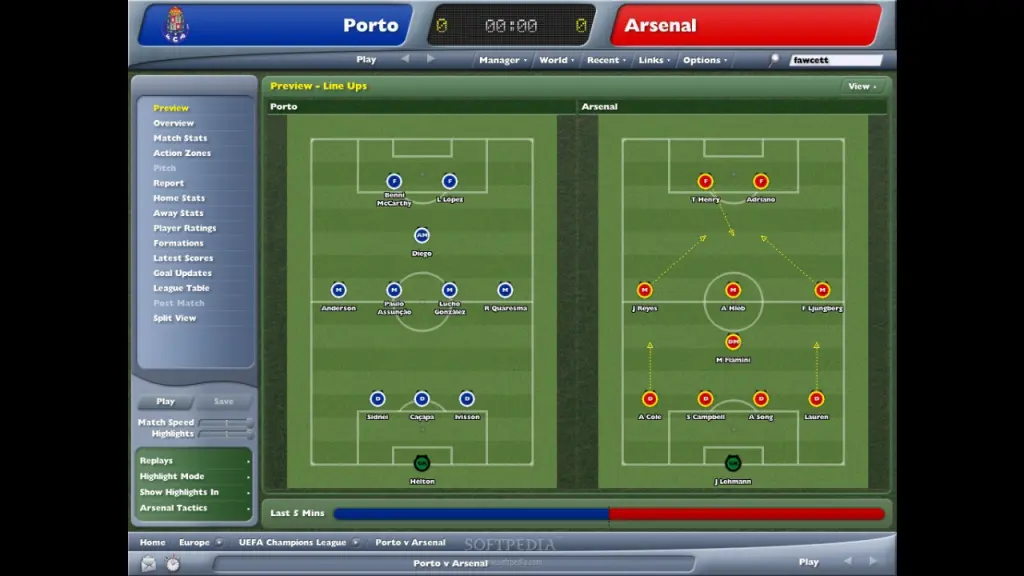Open the Manager dropdown menu
Screen dimensions: 1024x576
coord(500,60)
